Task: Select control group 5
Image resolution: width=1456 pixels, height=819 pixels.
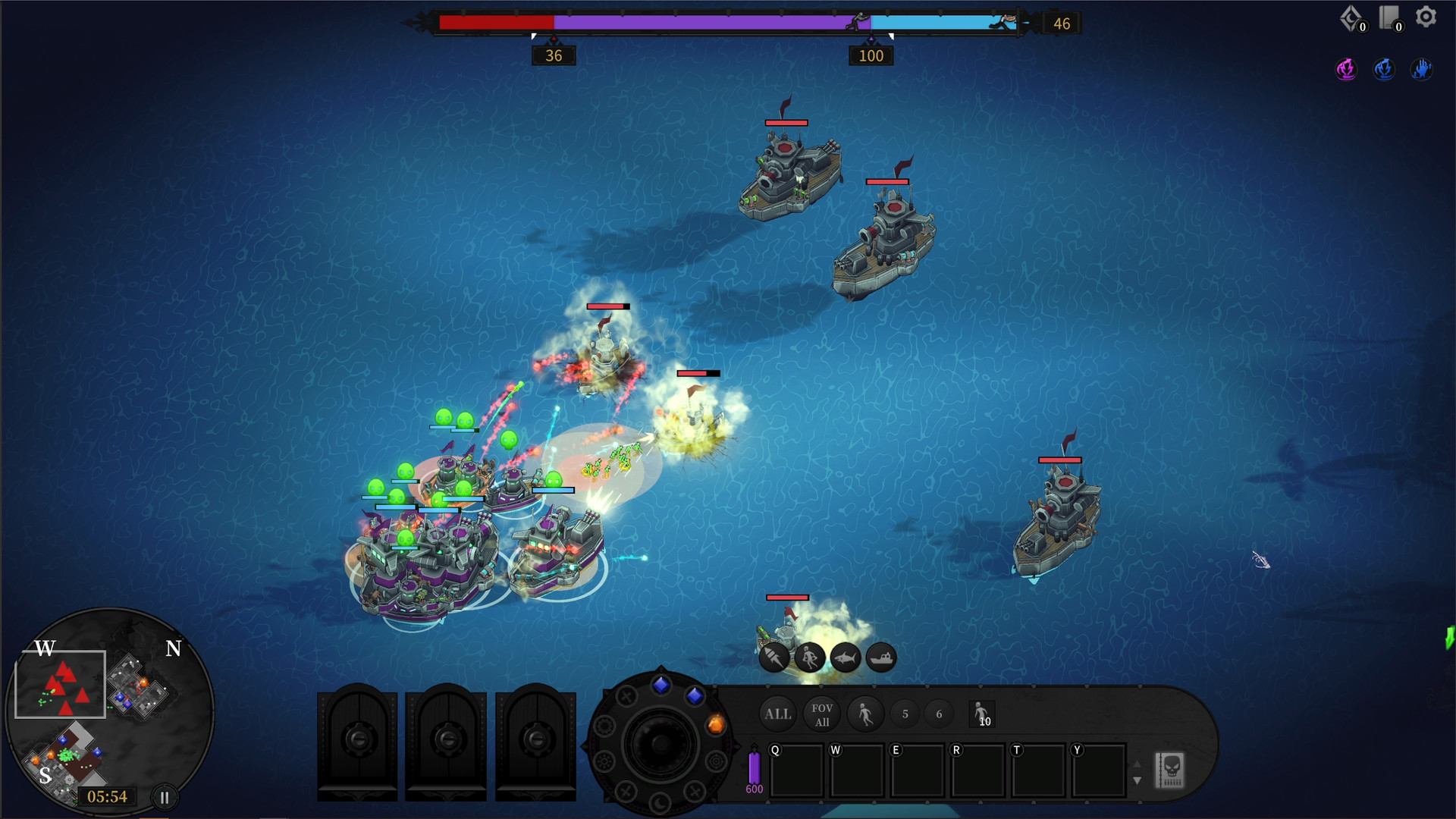Action: (905, 714)
